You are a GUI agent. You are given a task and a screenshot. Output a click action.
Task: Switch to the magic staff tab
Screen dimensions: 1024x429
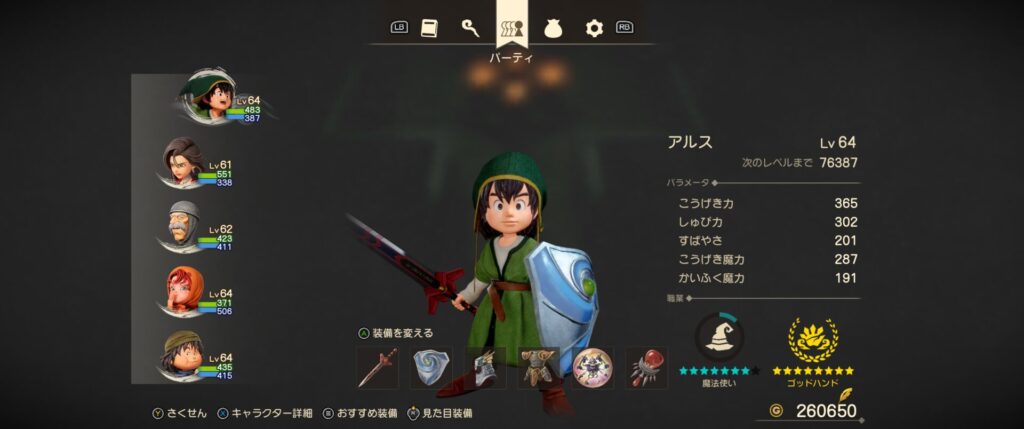pyautogui.click(x=470, y=28)
